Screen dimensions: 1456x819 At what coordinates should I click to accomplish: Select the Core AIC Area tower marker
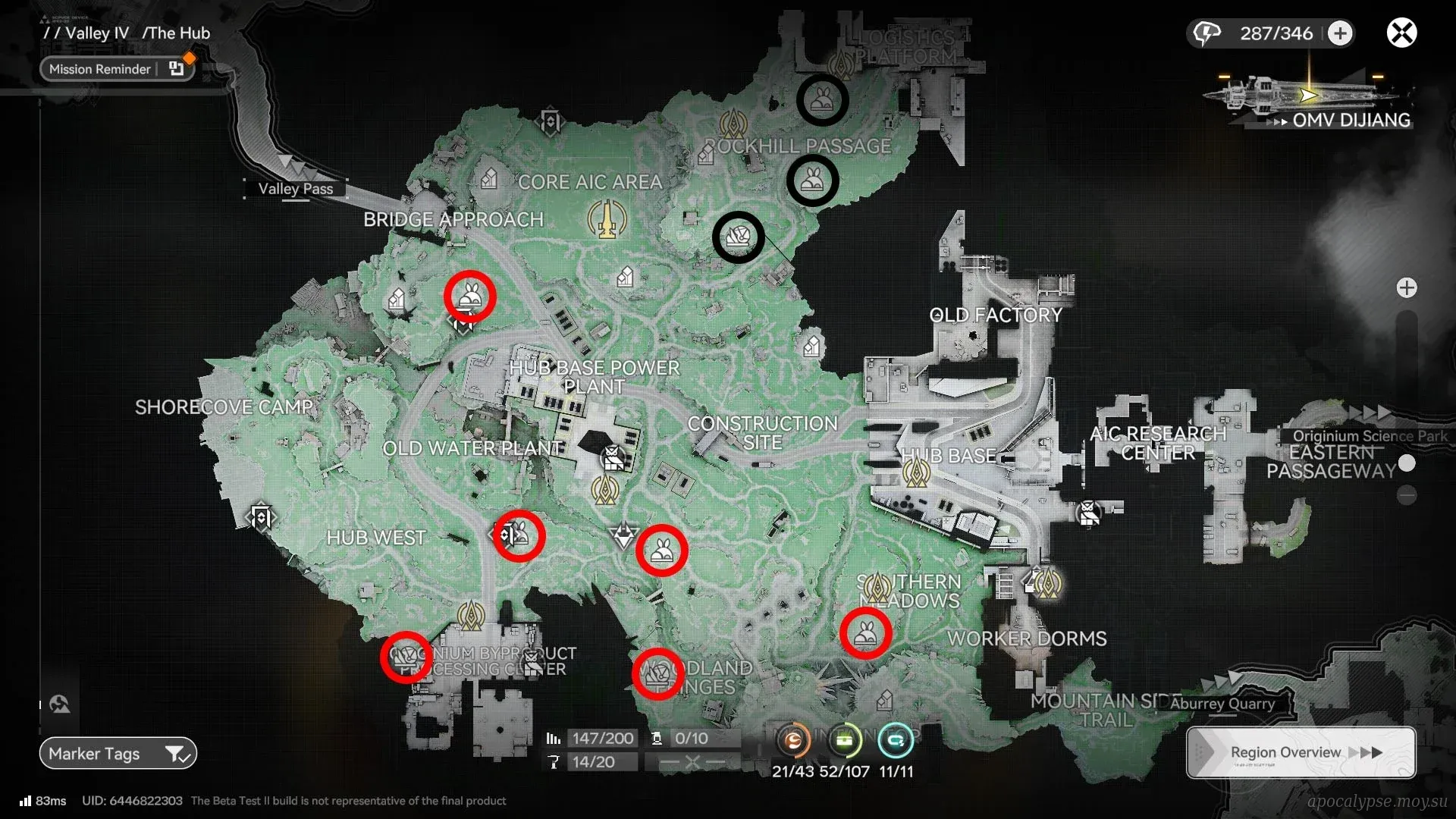(607, 219)
